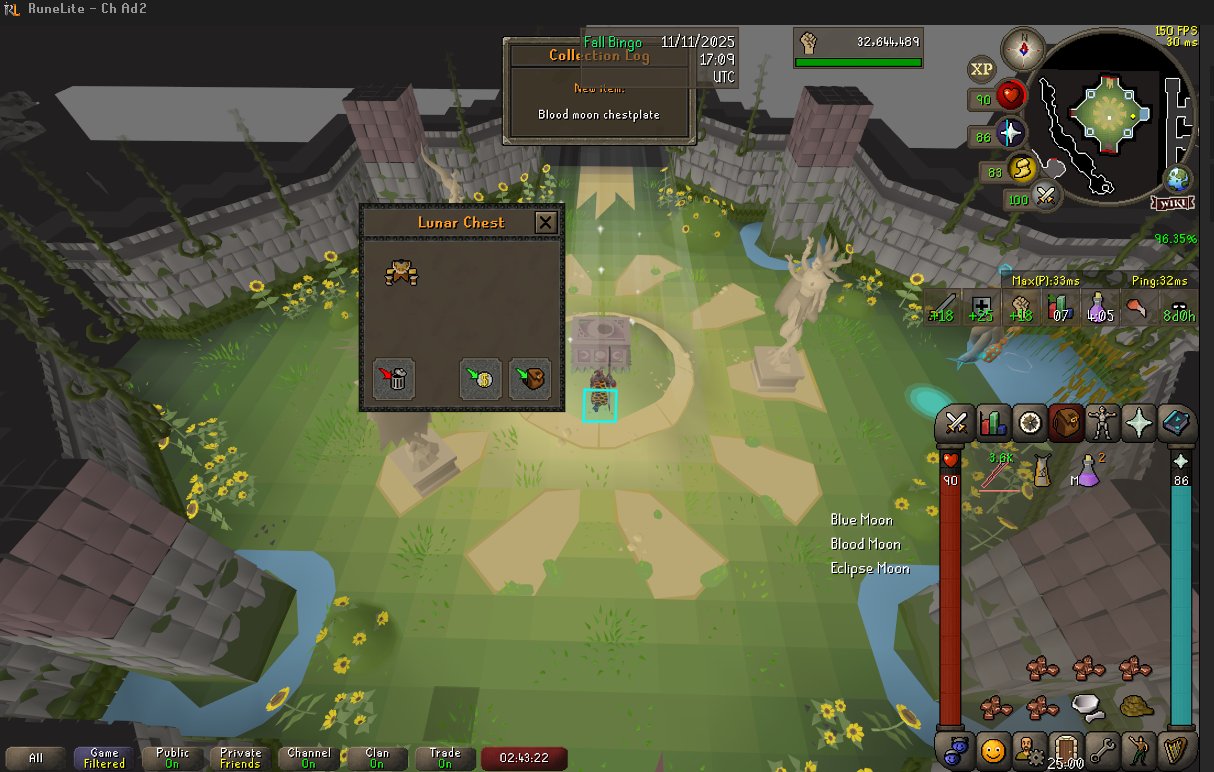Toggle the Game chat filter tab
Image resolution: width=1214 pixels, height=772 pixels.
[104, 758]
